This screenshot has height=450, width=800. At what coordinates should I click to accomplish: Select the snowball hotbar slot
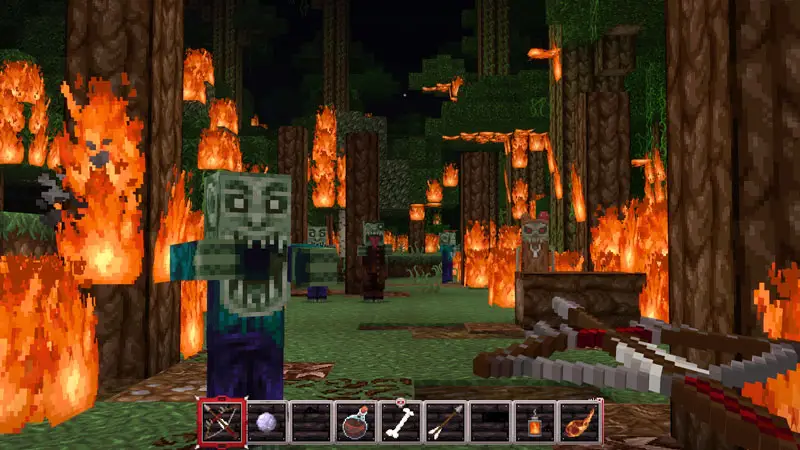click(265, 422)
